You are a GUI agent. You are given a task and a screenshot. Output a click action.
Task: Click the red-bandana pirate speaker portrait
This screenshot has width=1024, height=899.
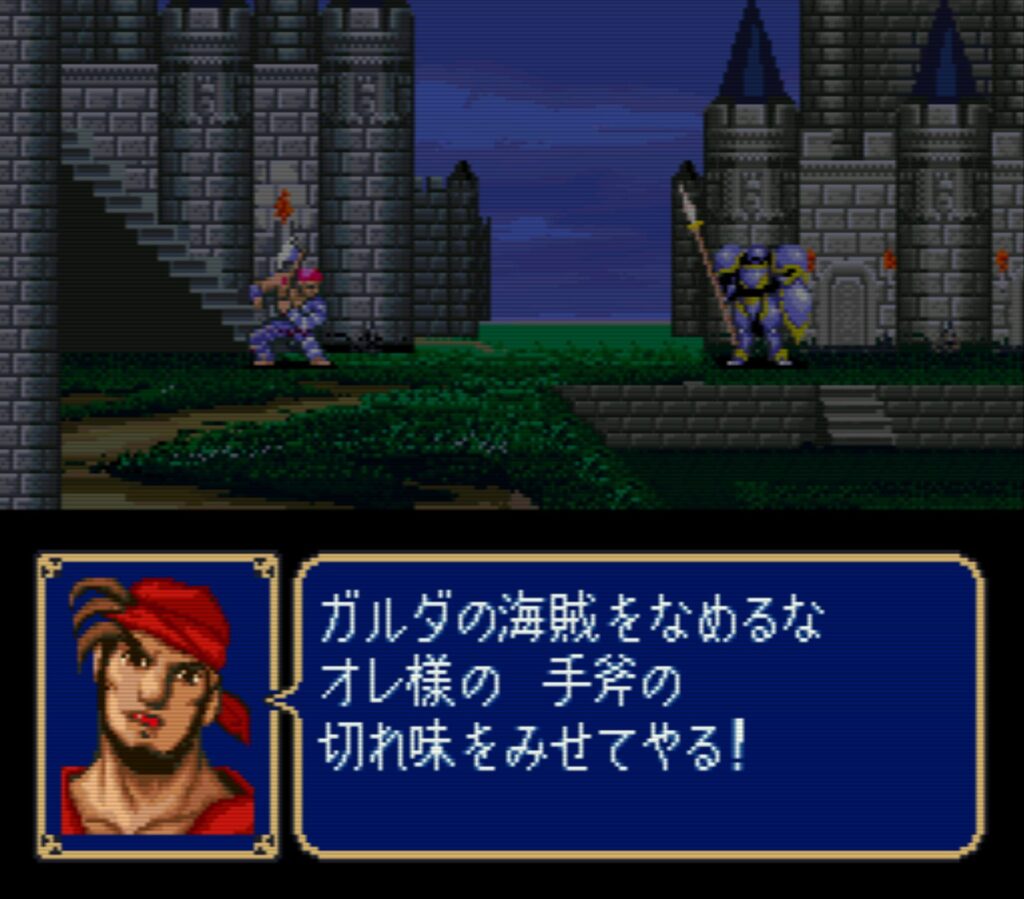coord(158,706)
